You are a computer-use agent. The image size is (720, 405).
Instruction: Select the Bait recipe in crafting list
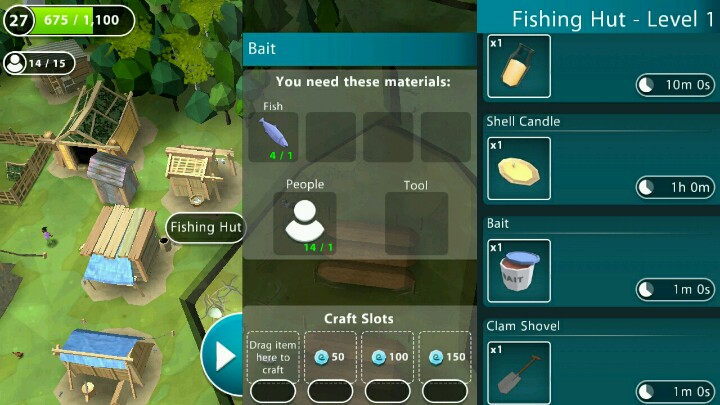519,270
